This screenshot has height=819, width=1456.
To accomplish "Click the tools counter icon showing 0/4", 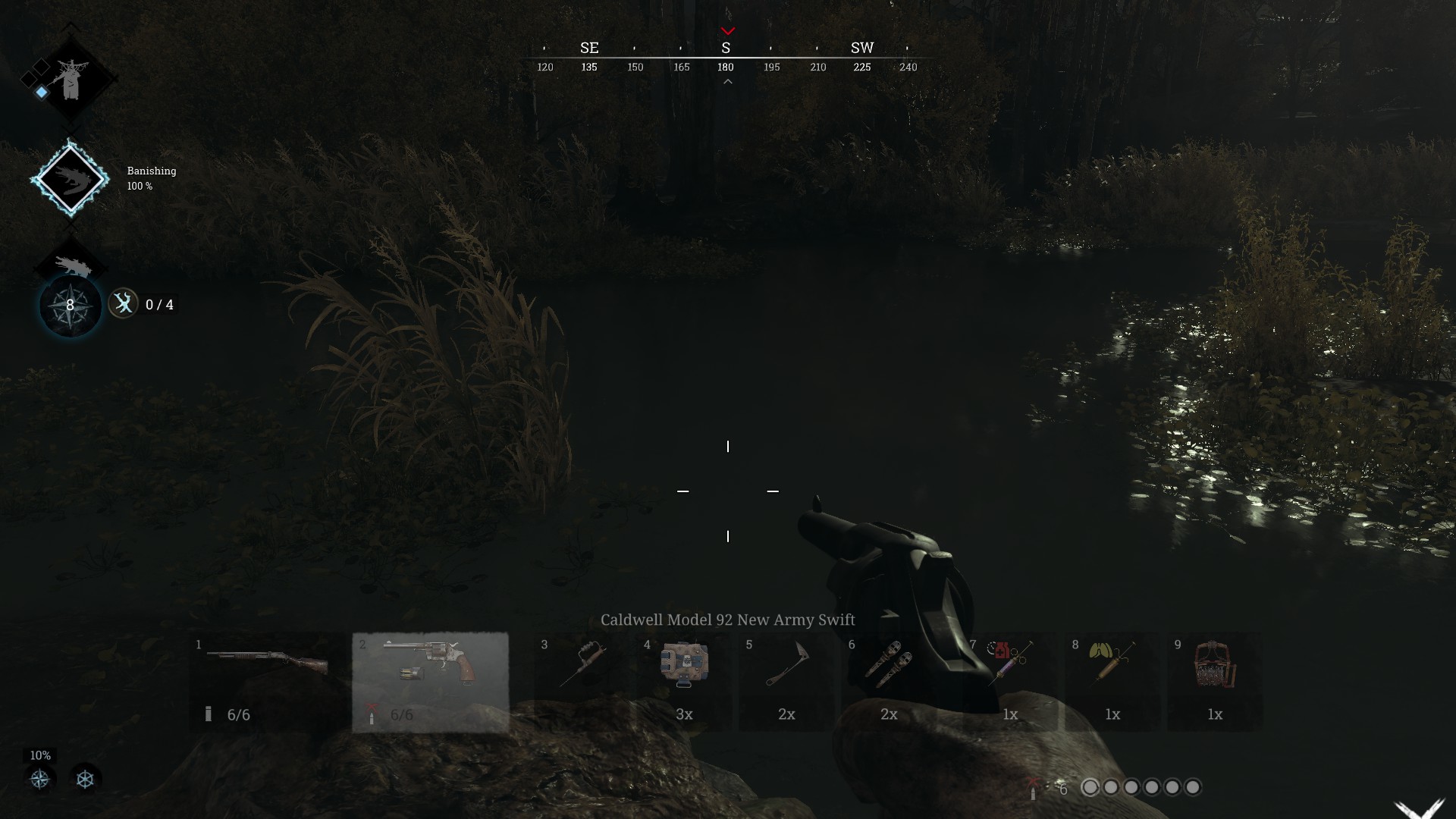I will tap(124, 304).
